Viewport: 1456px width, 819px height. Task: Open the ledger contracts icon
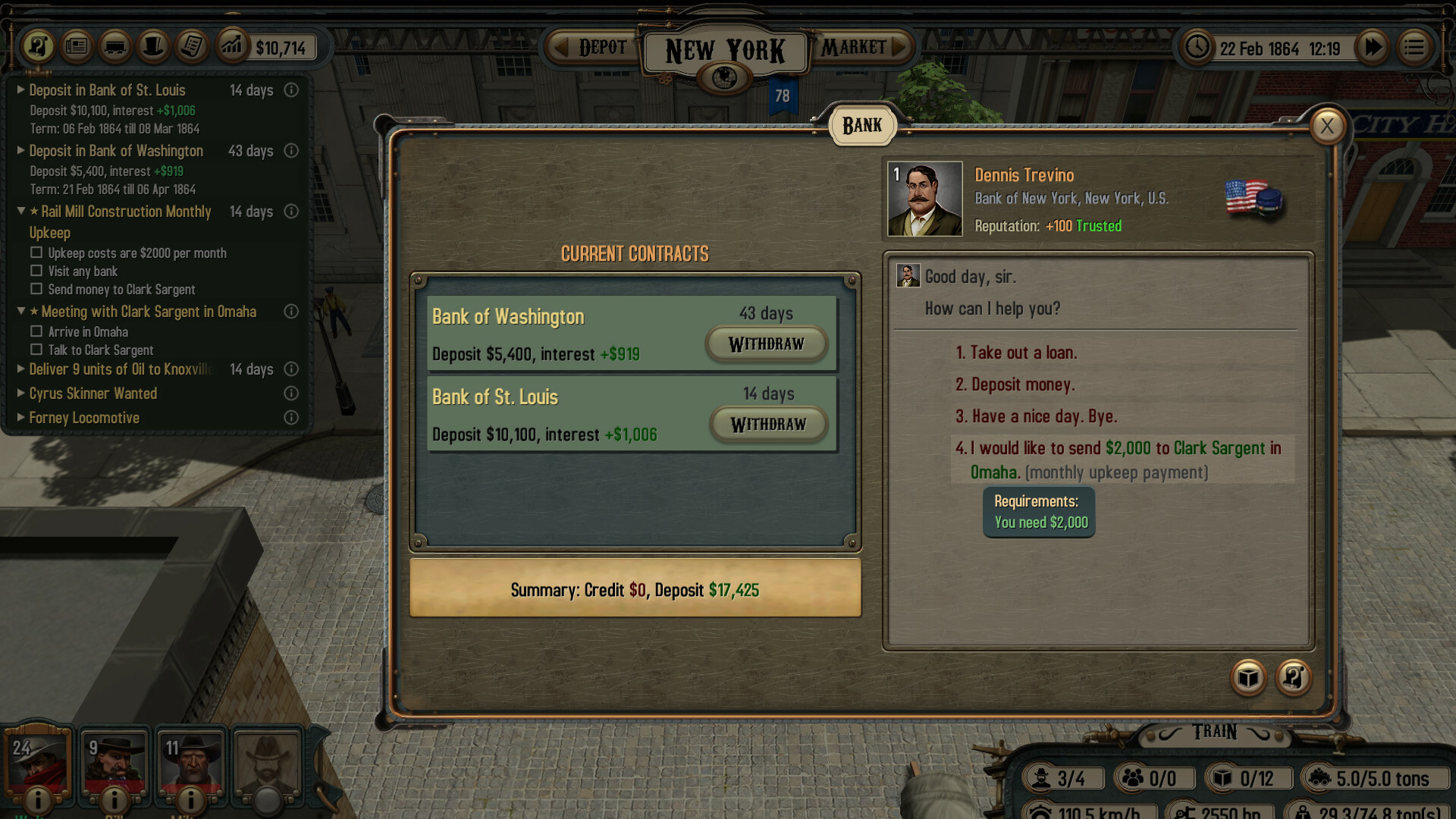pyautogui.click(x=191, y=46)
